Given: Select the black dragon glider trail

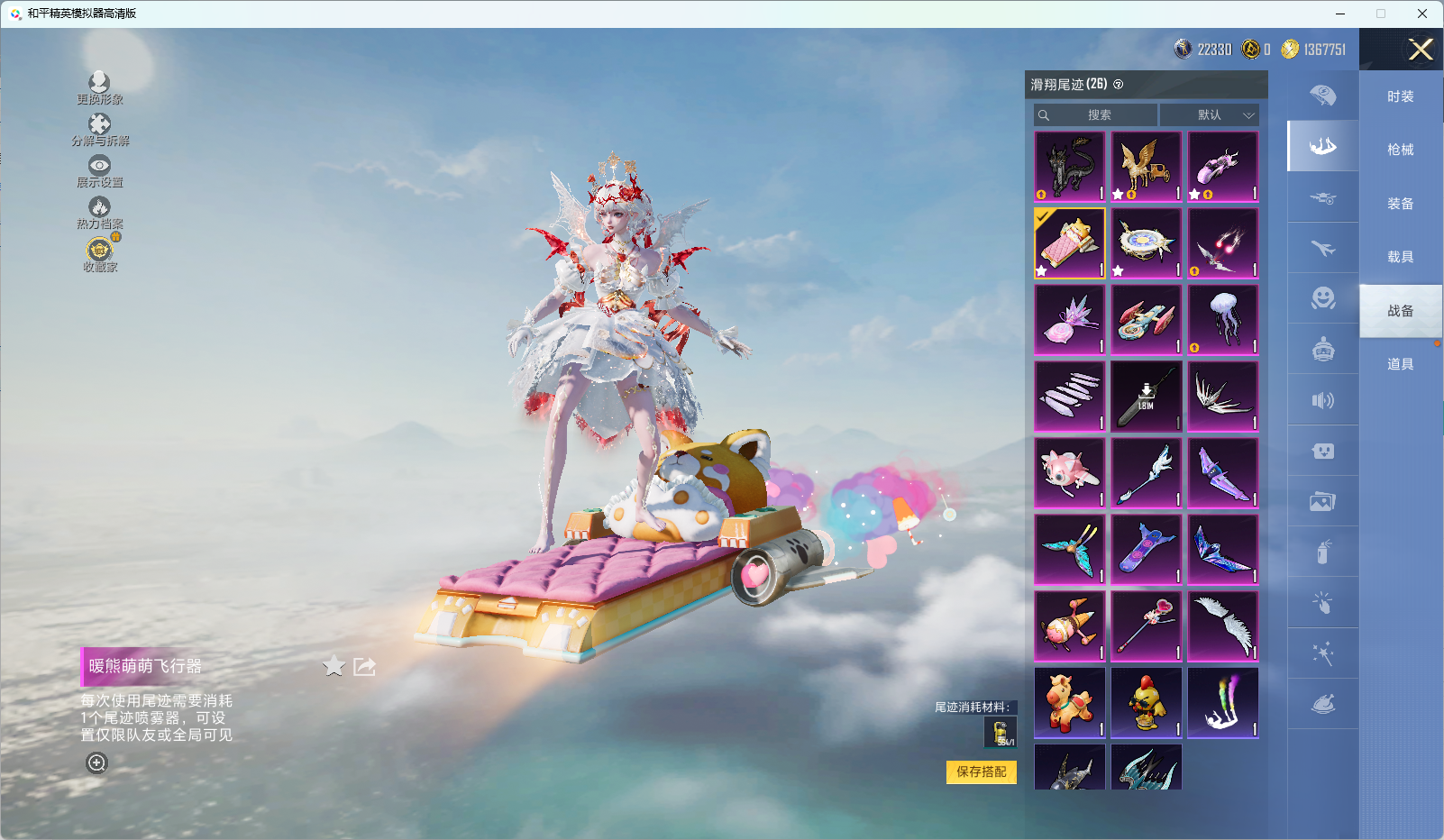Looking at the screenshot, I should pyautogui.click(x=1070, y=167).
